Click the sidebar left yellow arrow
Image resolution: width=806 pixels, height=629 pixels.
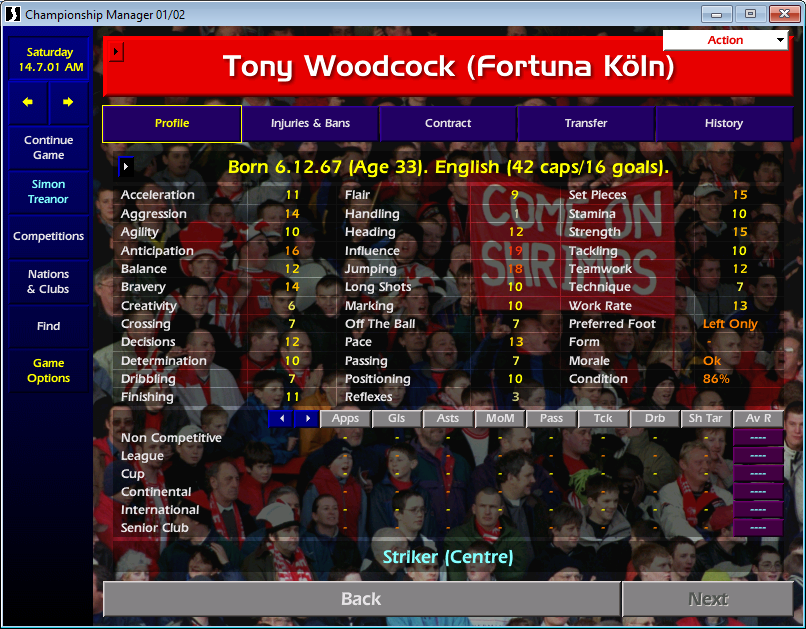tap(28, 102)
